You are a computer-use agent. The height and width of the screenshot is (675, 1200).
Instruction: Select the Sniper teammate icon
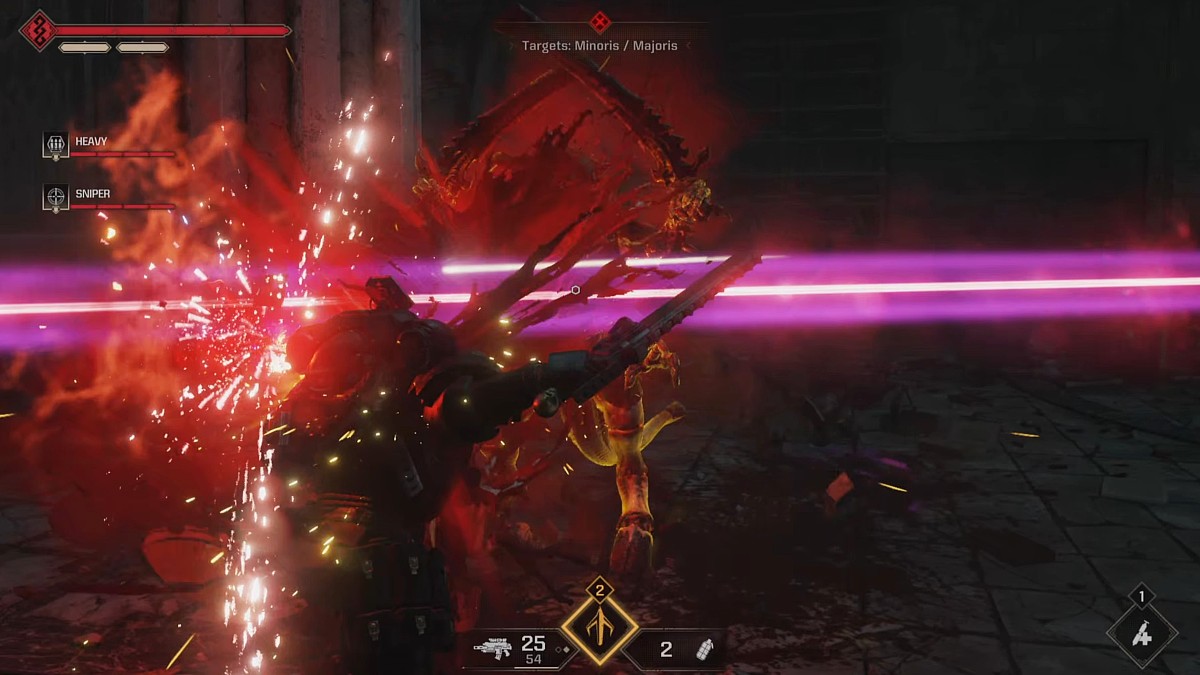[55, 197]
